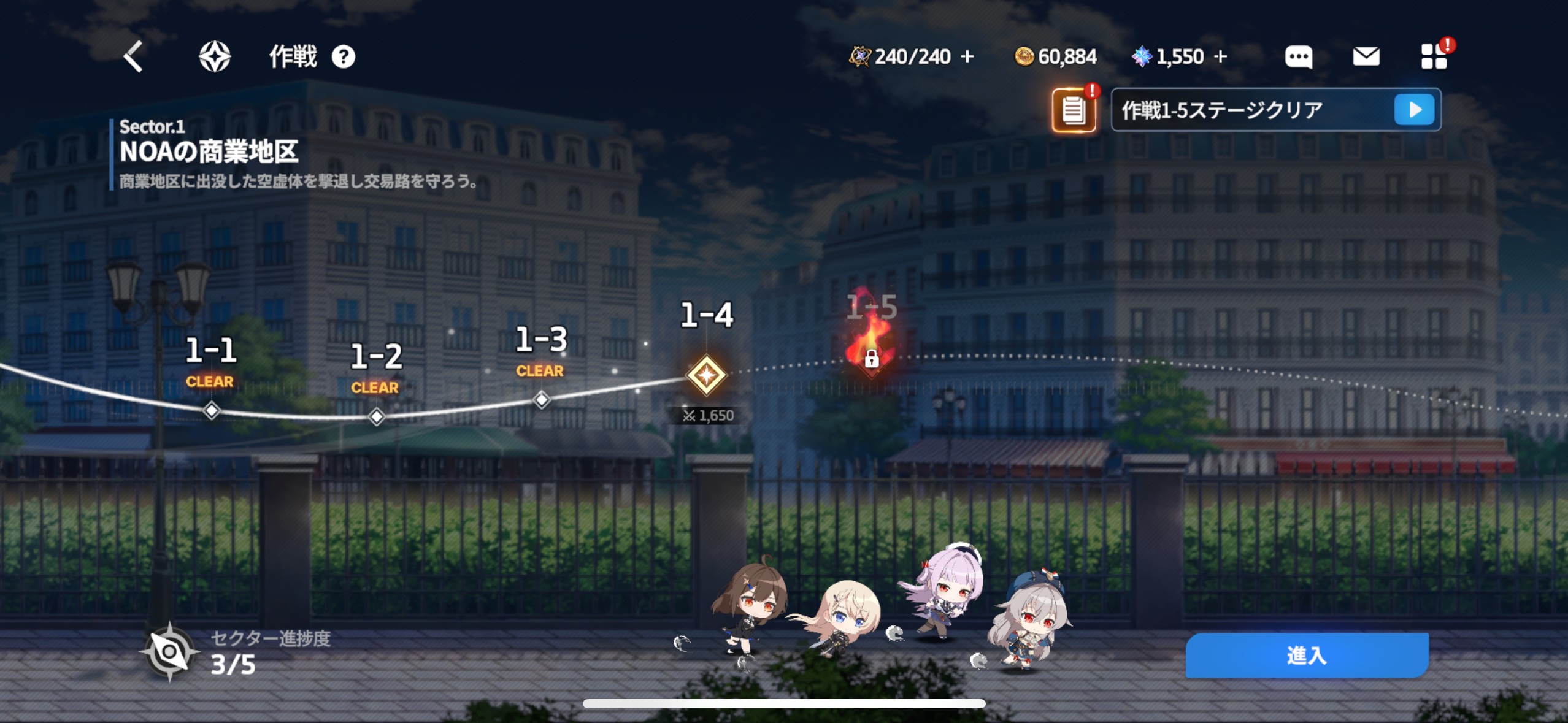The width and height of the screenshot is (1568, 723).
Task: Open the mail envelope inbox
Action: 1366,57
